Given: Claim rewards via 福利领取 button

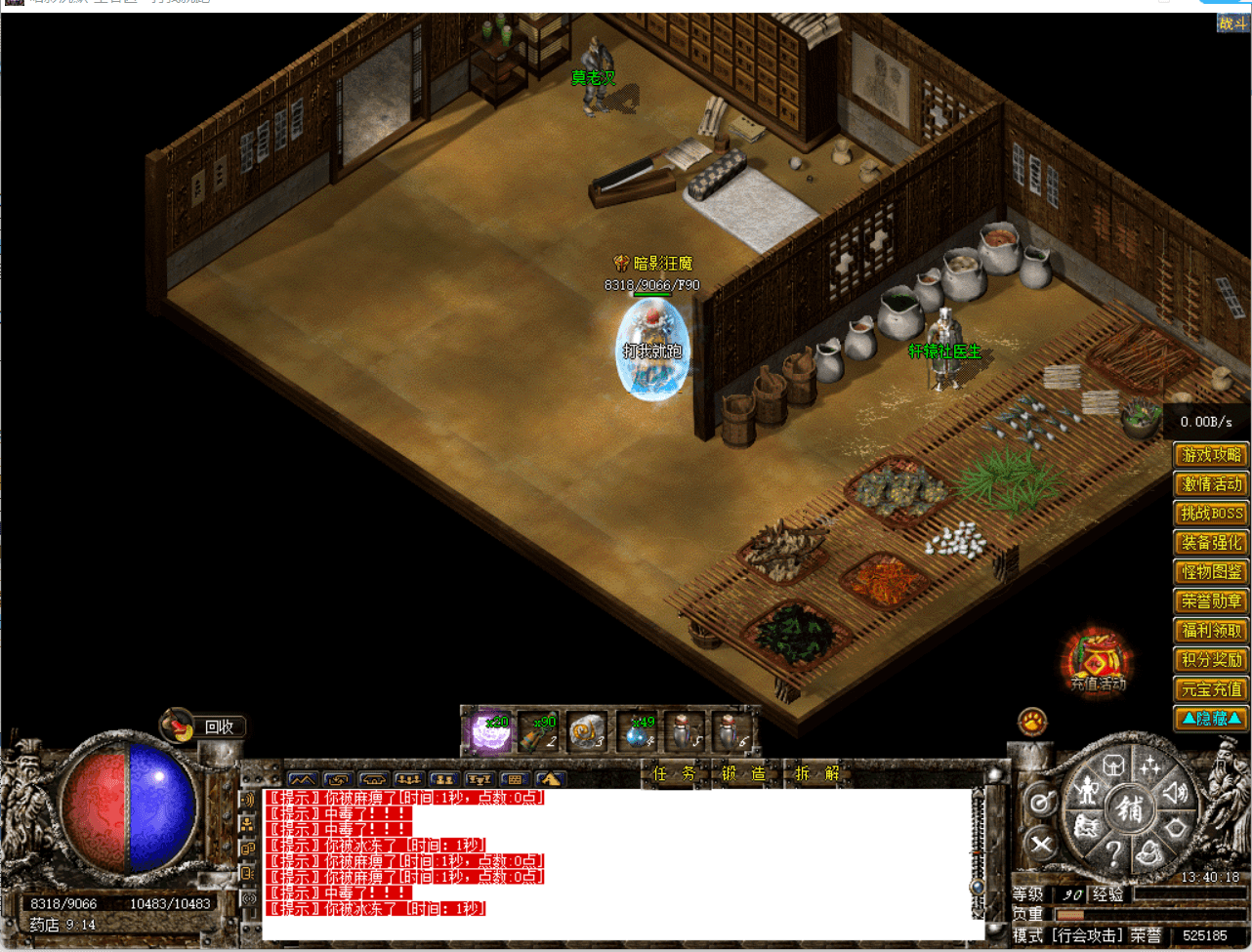Looking at the screenshot, I should pyautogui.click(x=1211, y=631).
